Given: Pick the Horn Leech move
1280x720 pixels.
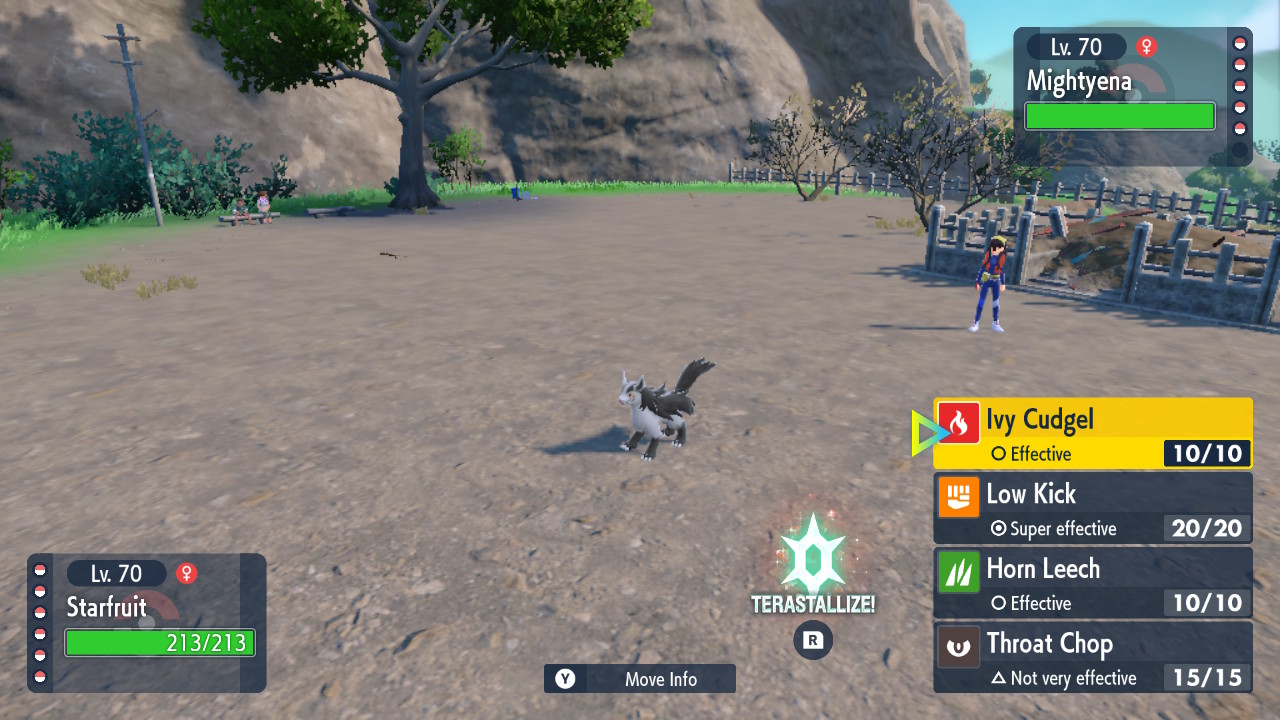Looking at the screenshot, I should [1092, 583].
